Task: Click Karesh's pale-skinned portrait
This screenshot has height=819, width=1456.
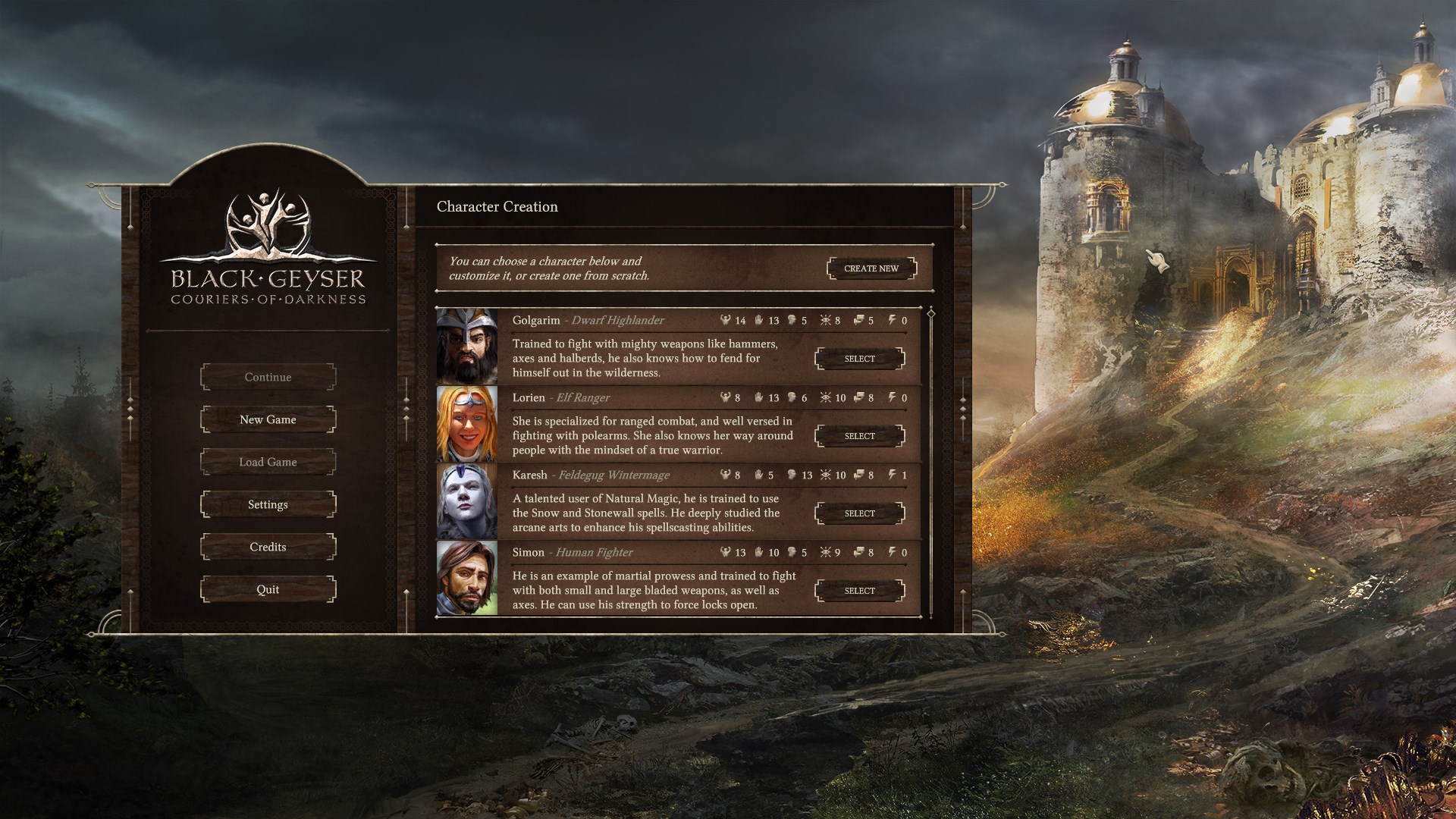Action: (x=467, y=500)
